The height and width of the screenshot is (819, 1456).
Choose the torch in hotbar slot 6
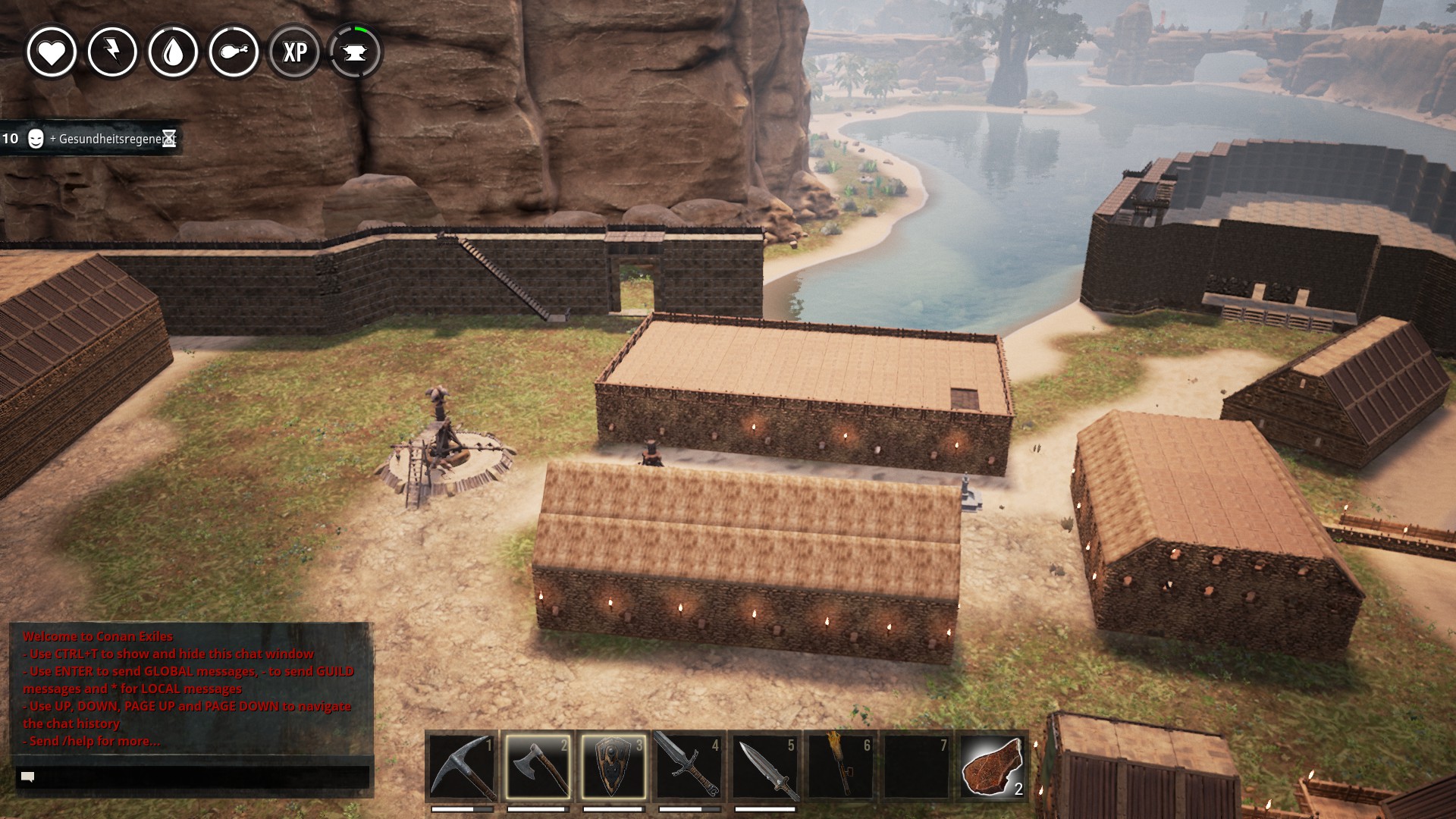[x=841, y=766]
